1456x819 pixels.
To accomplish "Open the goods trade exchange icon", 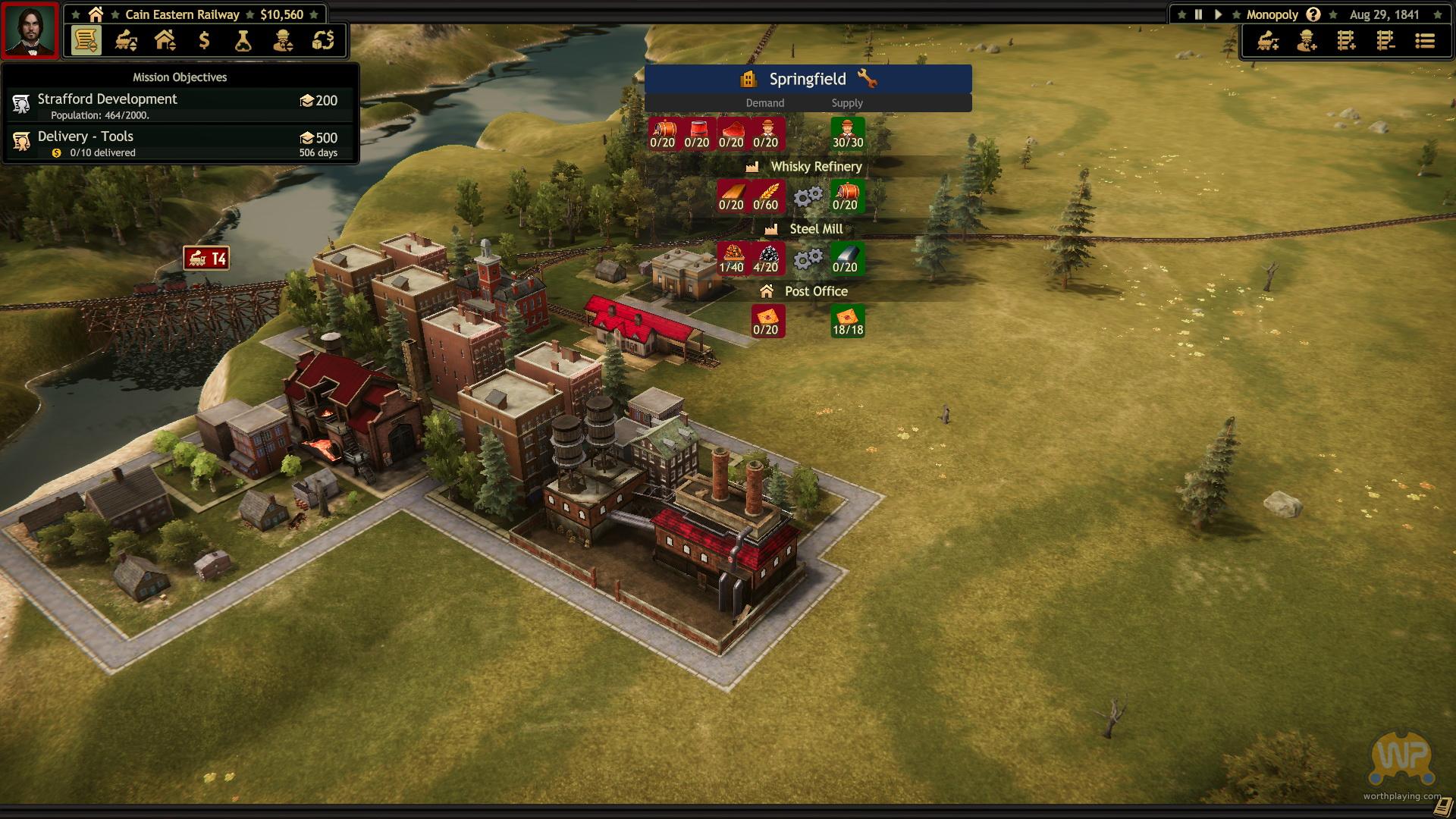I will click(323, 40).
